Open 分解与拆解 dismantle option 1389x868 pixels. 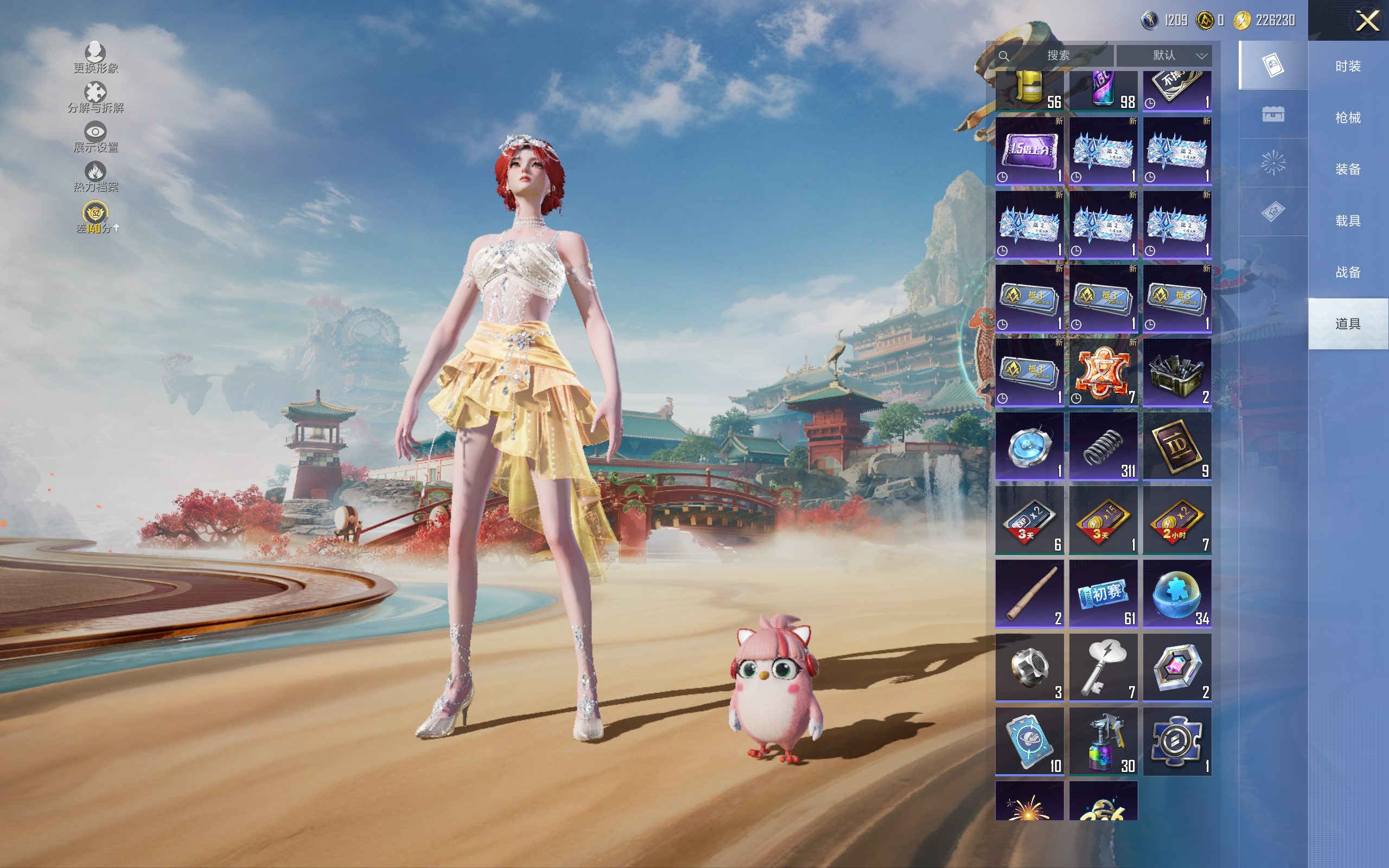pyautogui.click(x=95, y=97)
